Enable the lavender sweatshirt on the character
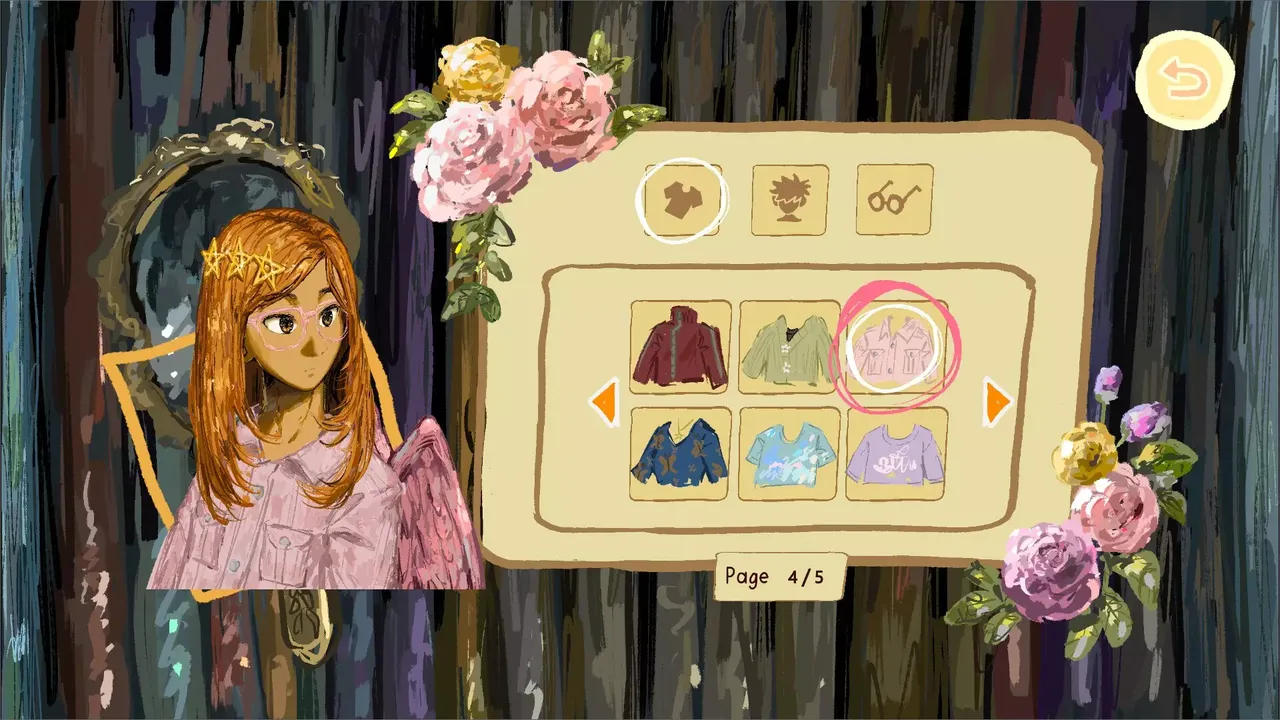Viewport: 1280px width, 720px height. 895,457
